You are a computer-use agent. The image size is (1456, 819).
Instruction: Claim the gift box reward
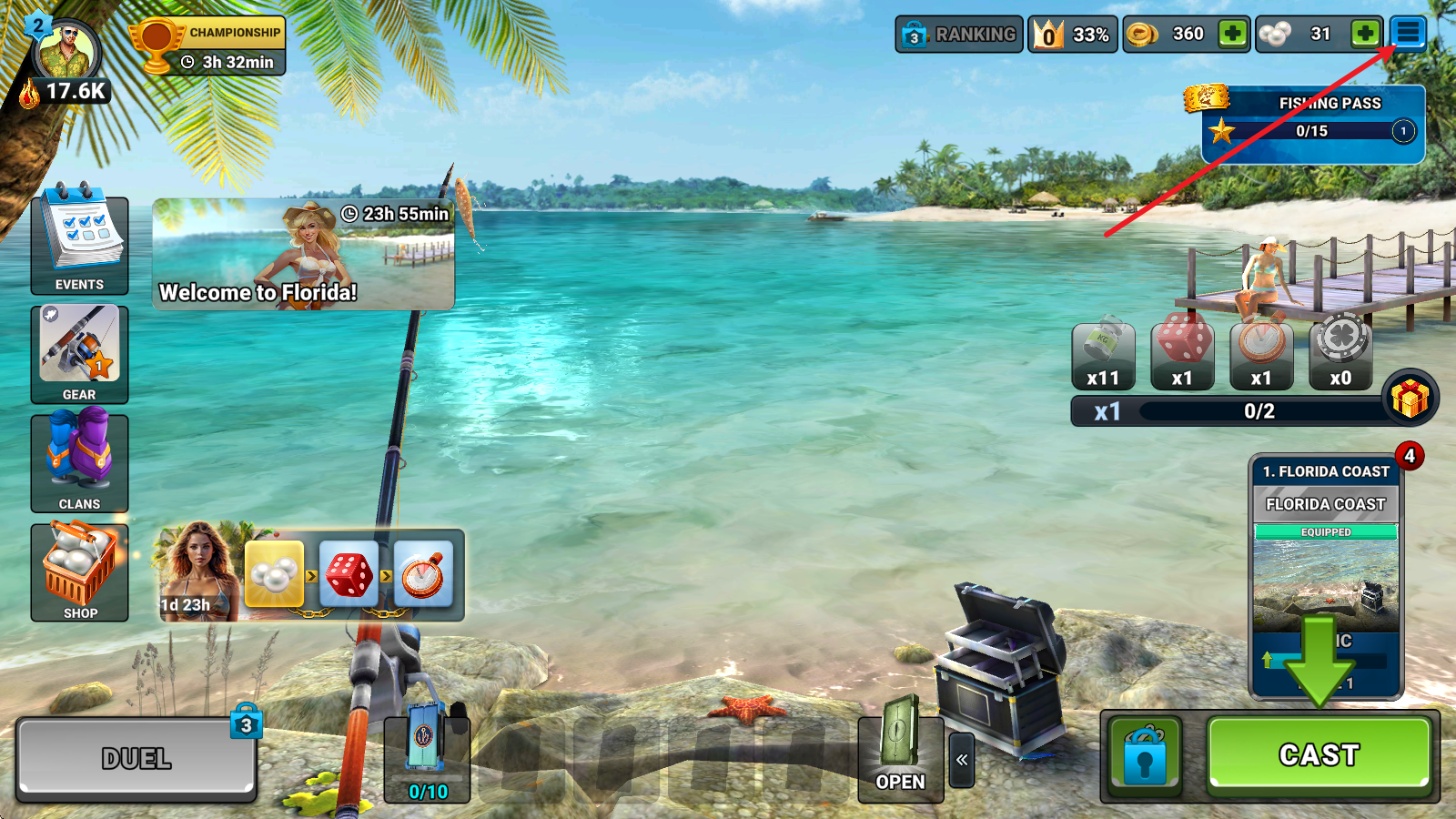1410,399
